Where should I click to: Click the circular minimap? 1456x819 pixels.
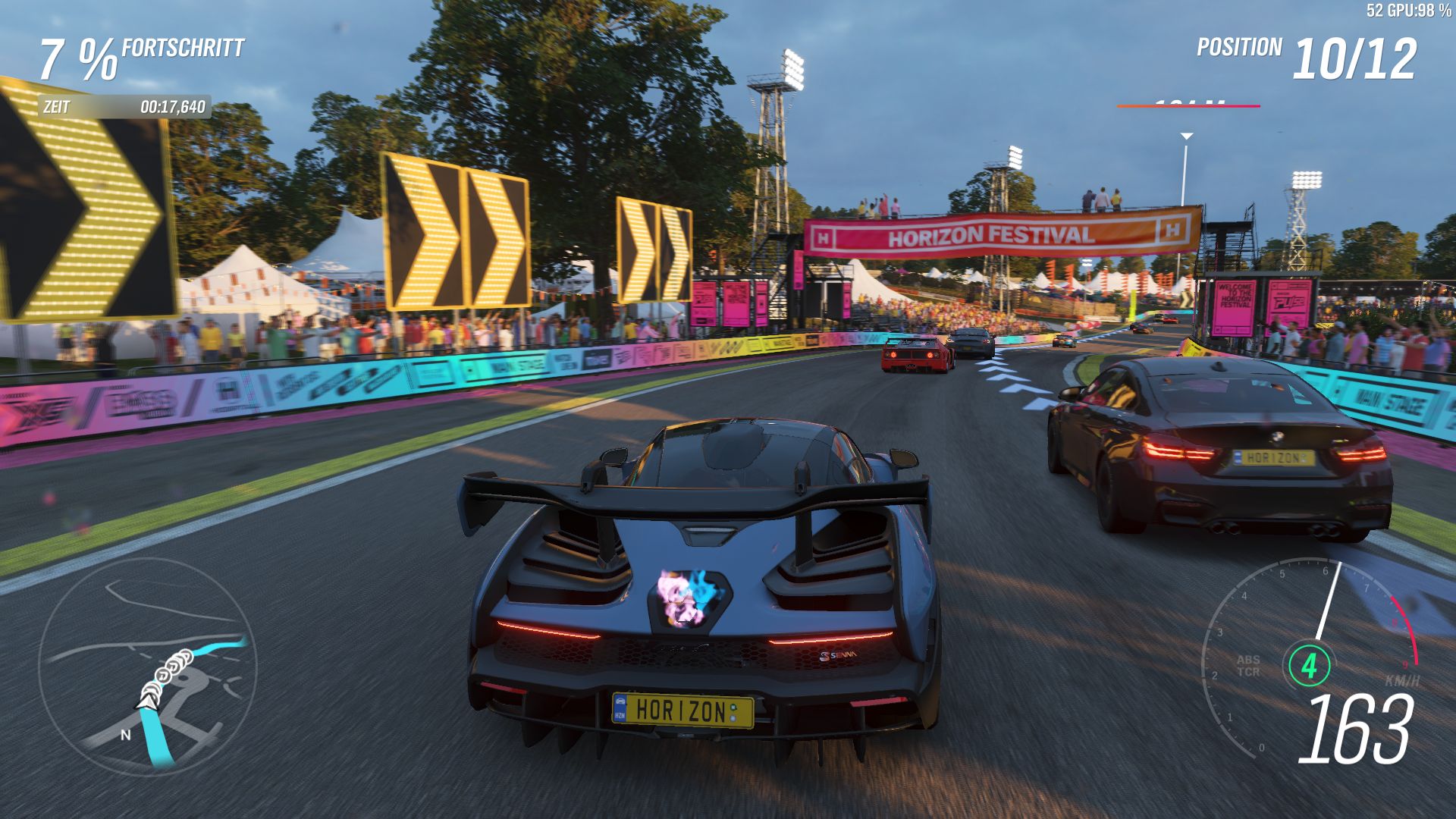[x=148, y=667]
